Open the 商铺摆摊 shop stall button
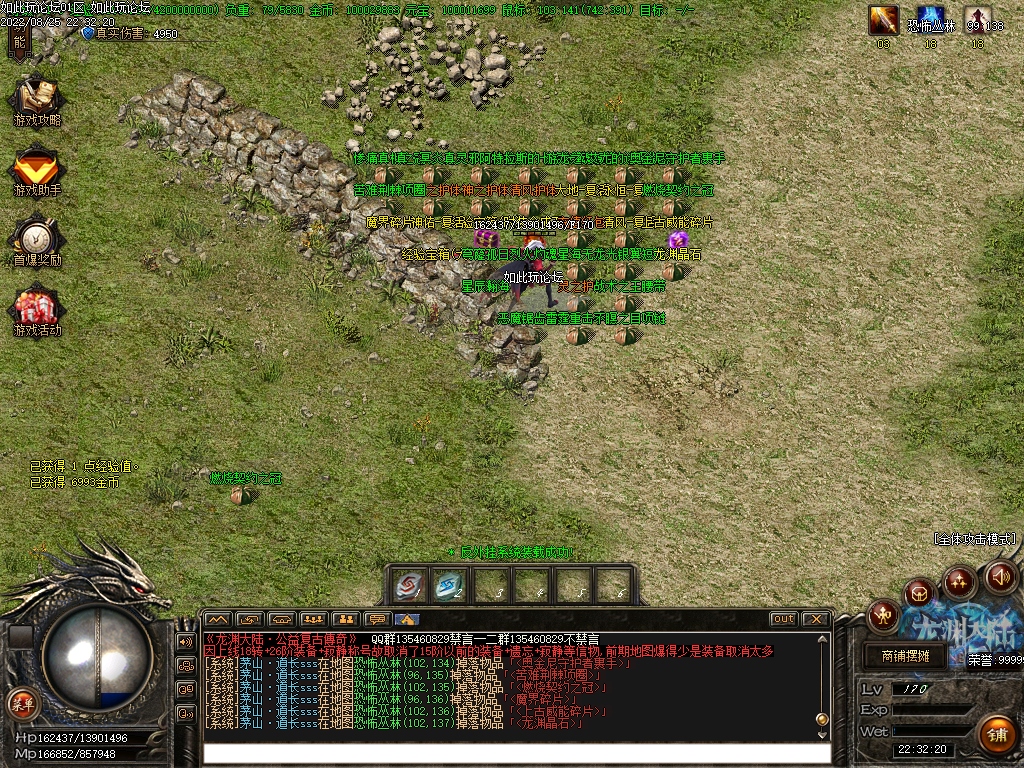 coord(906,656)
